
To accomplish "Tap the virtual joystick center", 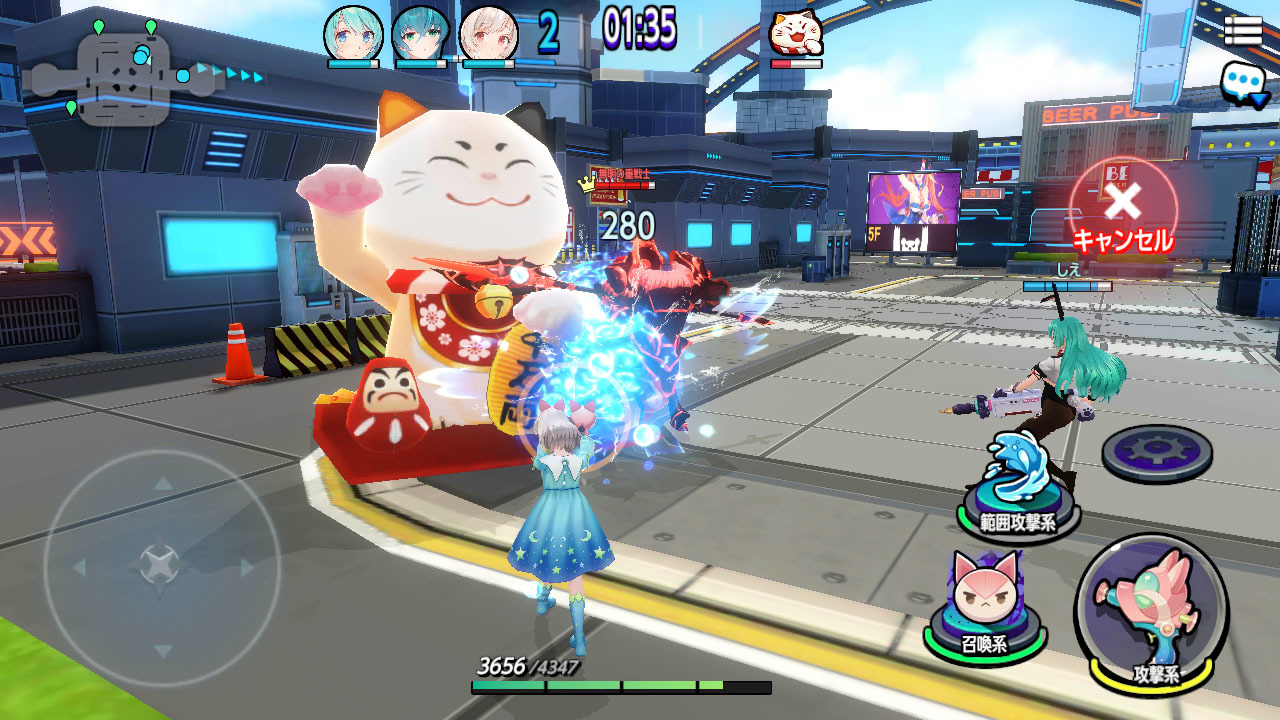I will (x=160, y=565).
